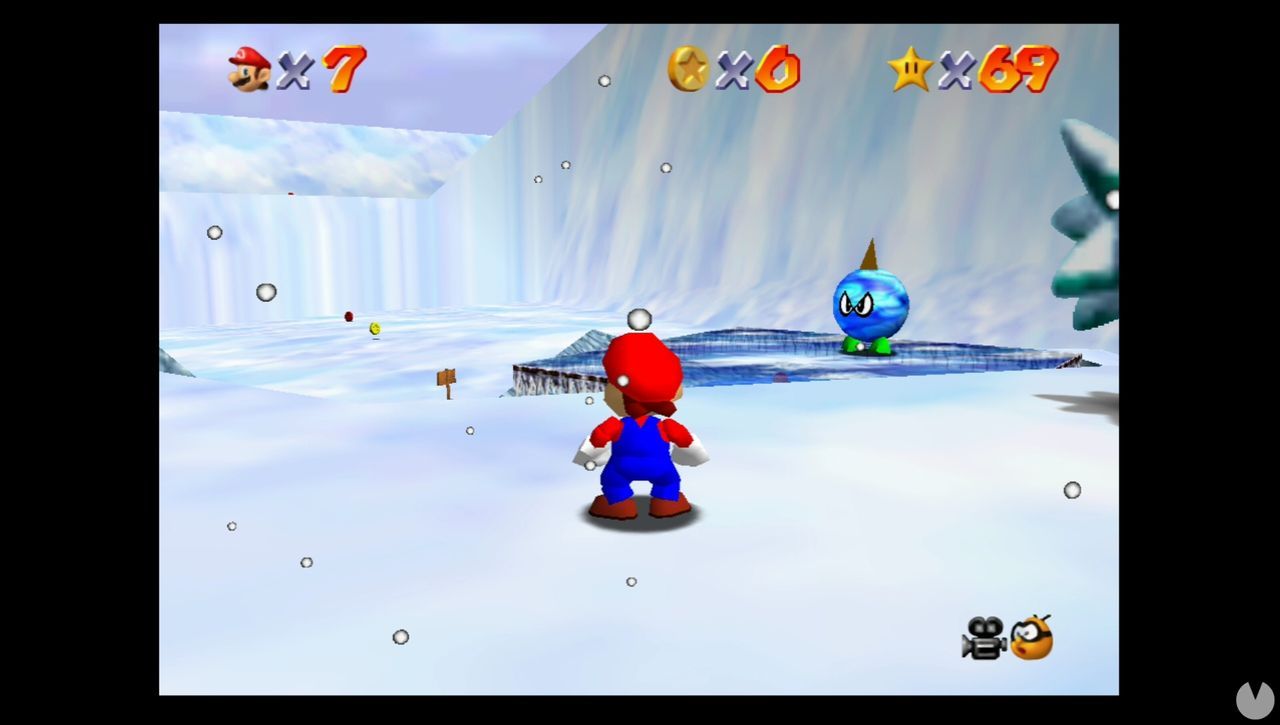Click Mario's red cap
Image resolution: width=1280 pixels, height=725 pixels.
click(x=640, y=362)
